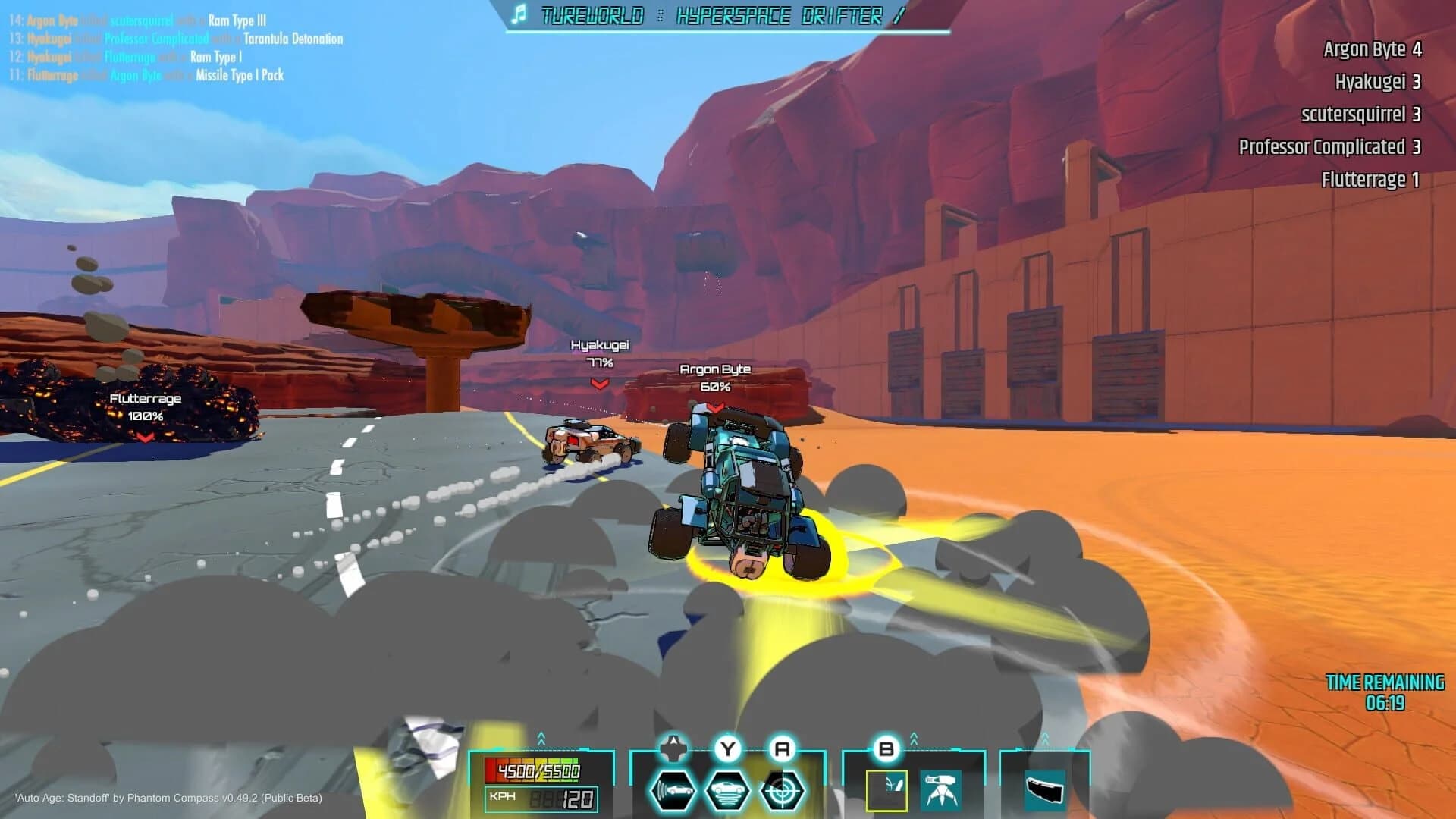Expand the chevrons above the B weapon panel
This screenshot has width=1456, height=819.
pyautogui.click(x=913, y=736)
